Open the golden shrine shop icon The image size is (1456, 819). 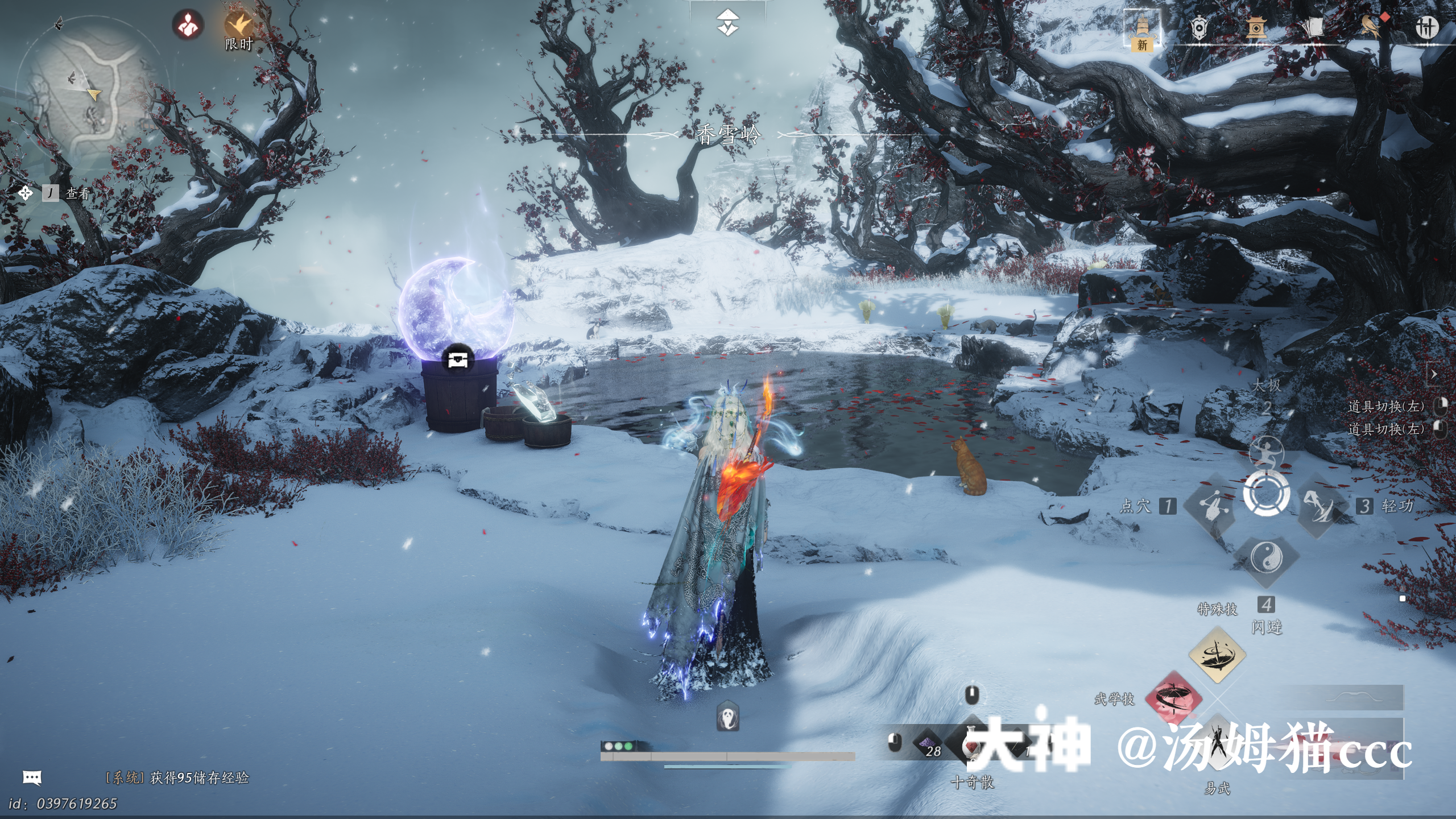tap(1256, 27)
